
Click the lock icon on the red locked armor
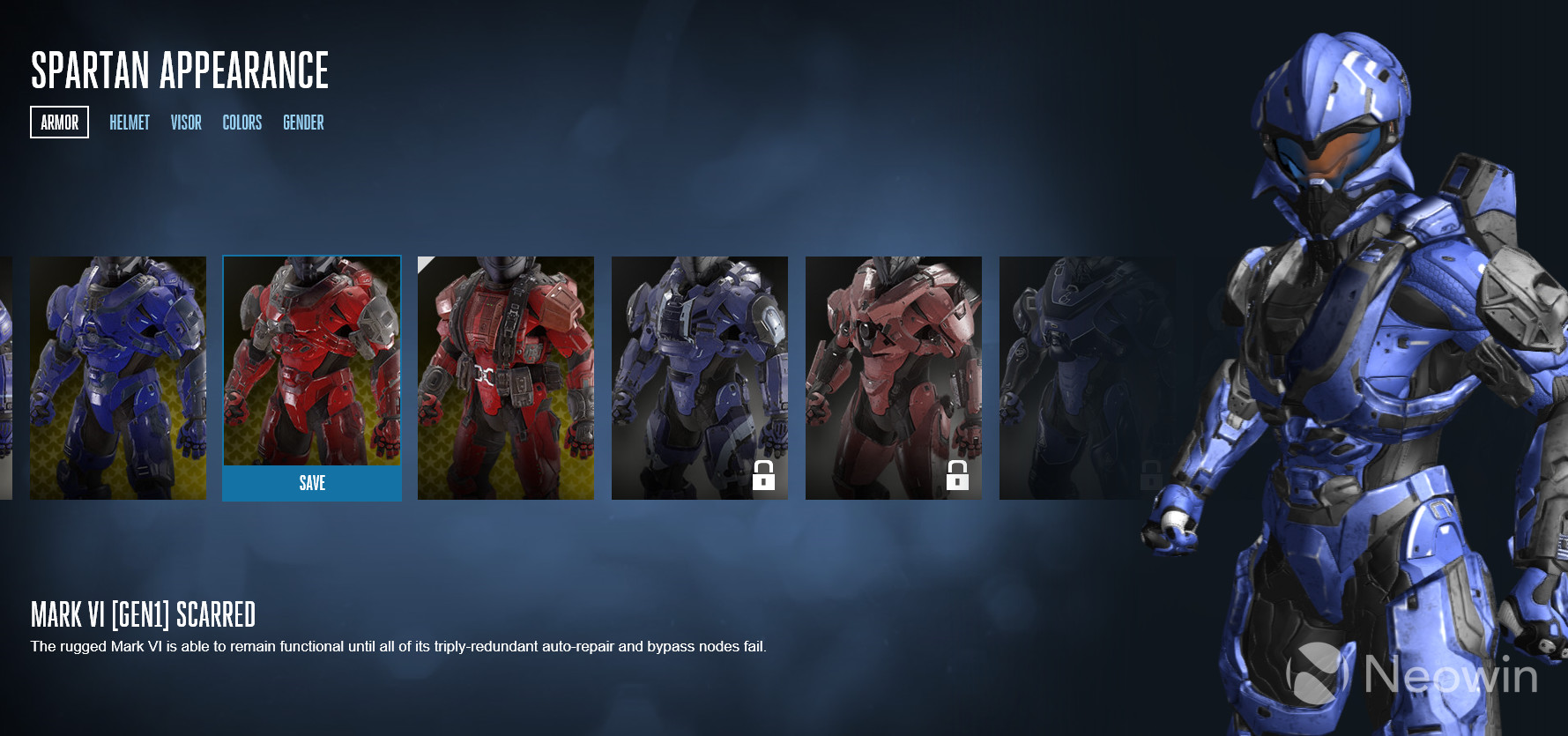click(x=957, y=477)
